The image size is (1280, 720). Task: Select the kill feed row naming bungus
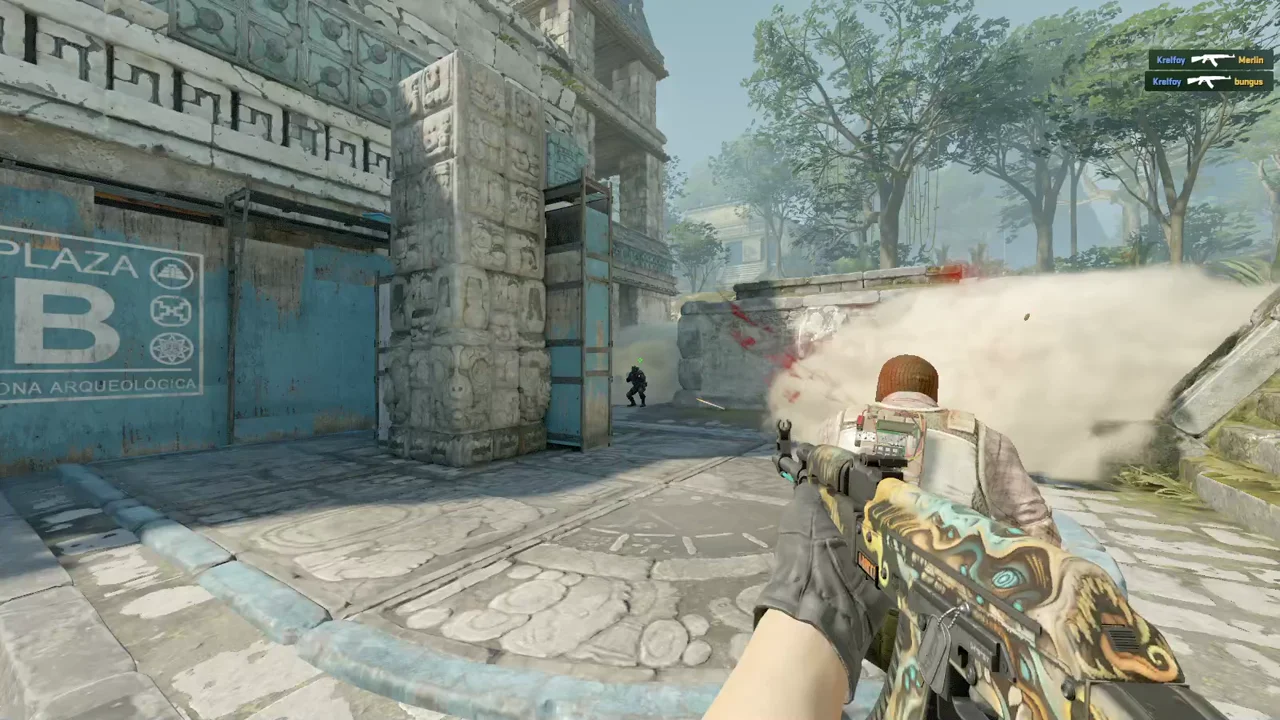(x=1208, y=81)
